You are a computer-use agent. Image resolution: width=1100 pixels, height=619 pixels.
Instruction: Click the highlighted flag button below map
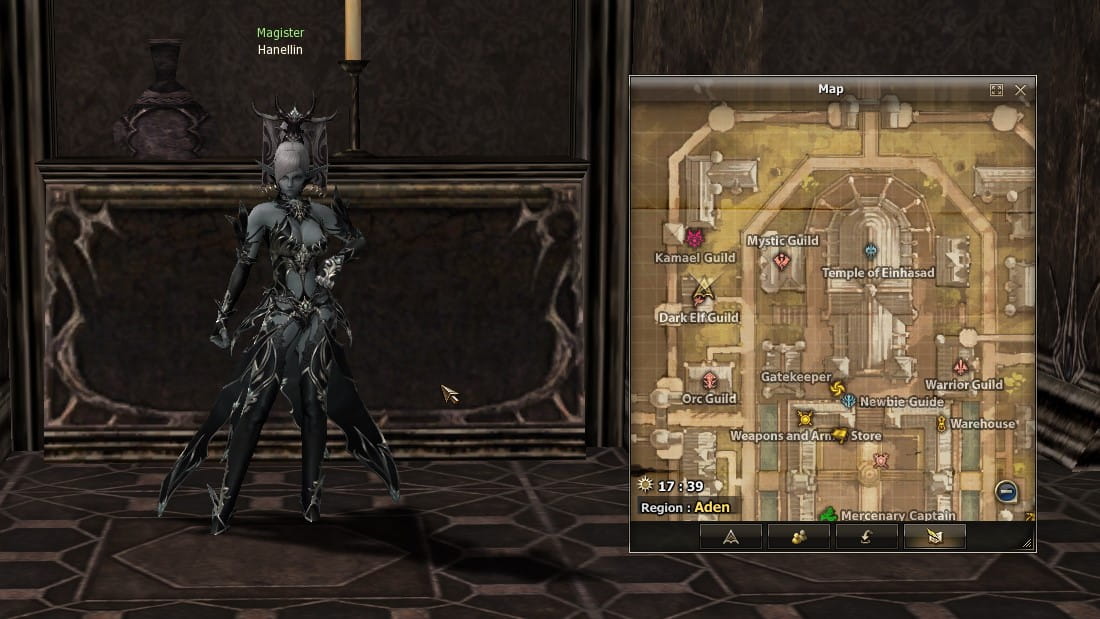pos(934,536)
